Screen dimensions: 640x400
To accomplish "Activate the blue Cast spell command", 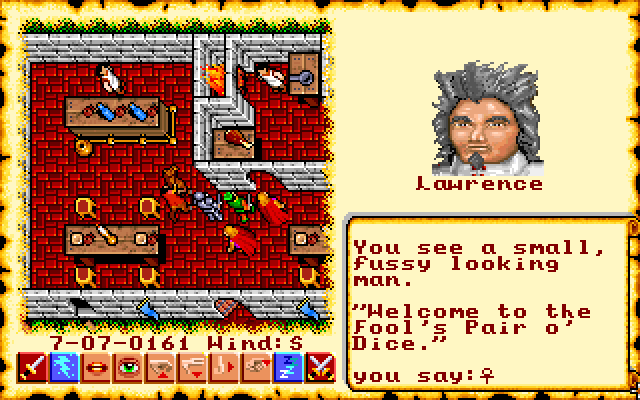I will click(65, 368).
